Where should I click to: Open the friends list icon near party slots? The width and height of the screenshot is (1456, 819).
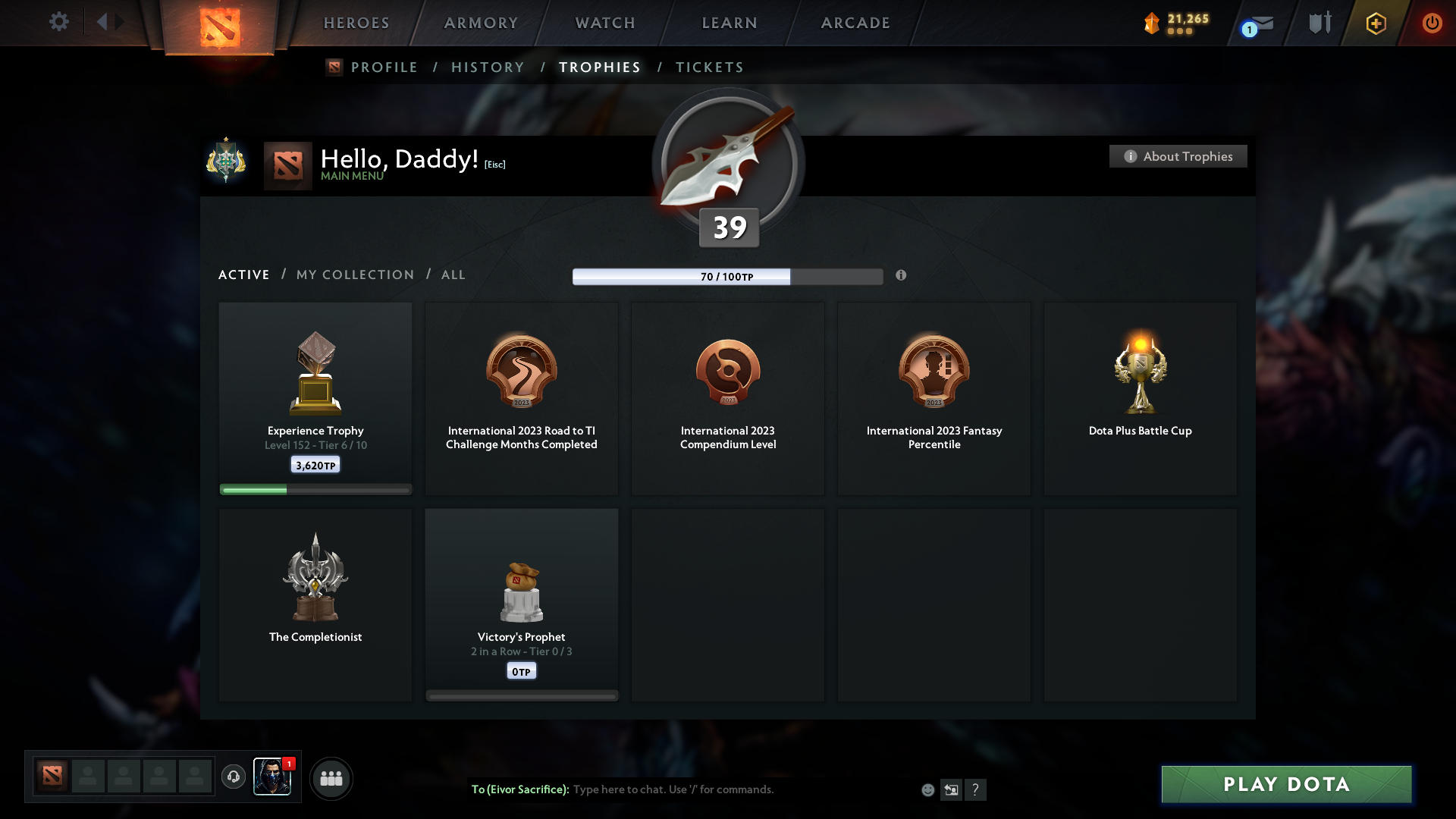click(x=331, y=778)
